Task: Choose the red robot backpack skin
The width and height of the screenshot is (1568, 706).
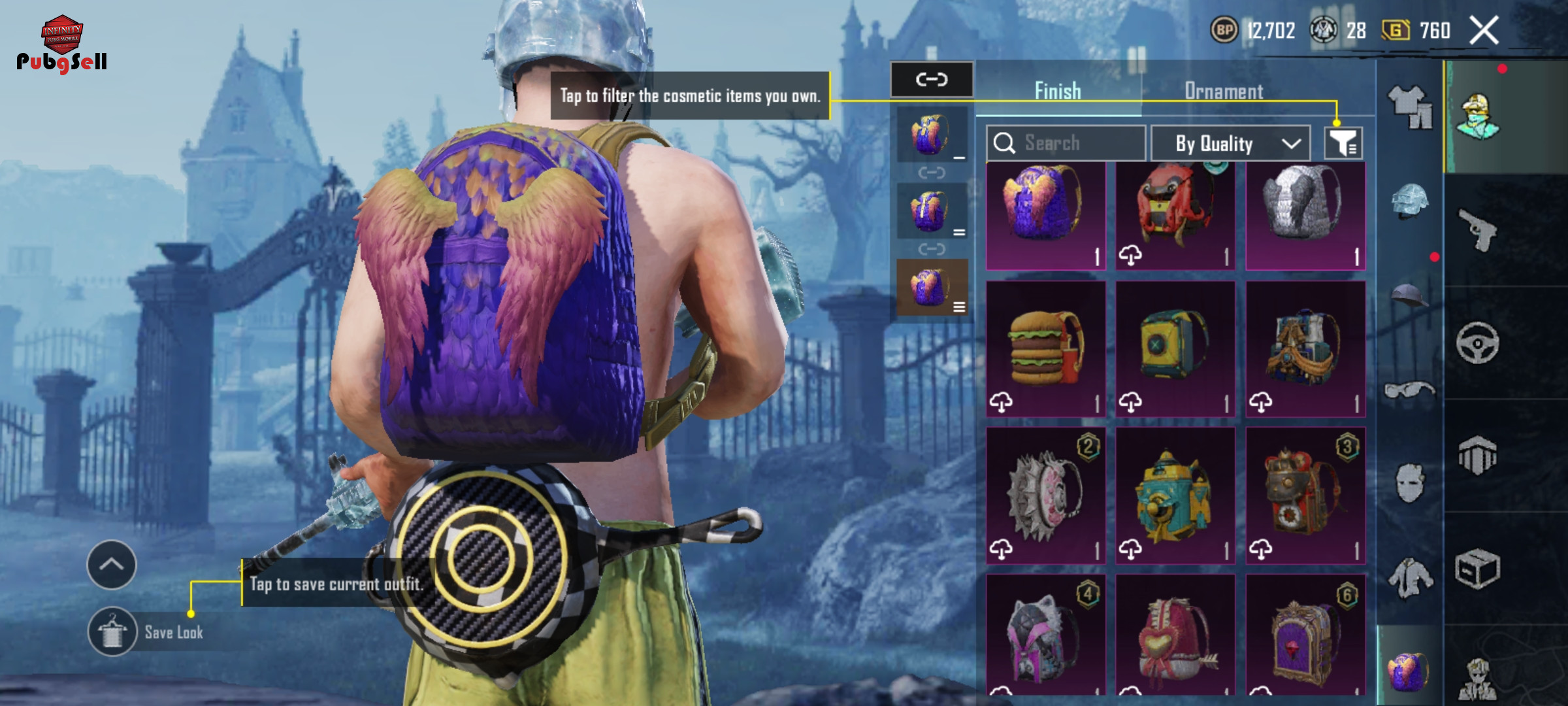Action: click(1175, 216)
